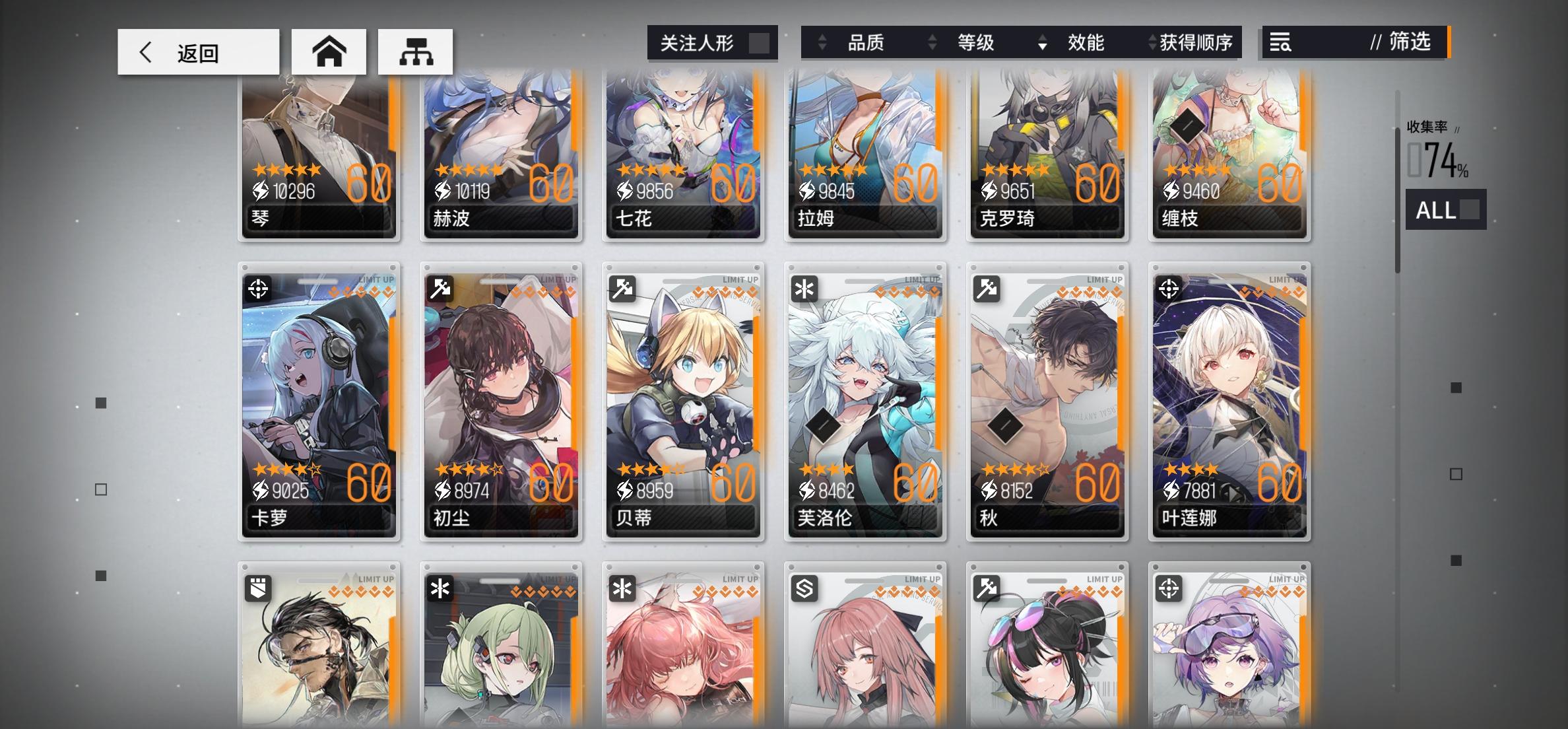
Task: Click the formation chart icon beside home
Action: coord(415,51)
